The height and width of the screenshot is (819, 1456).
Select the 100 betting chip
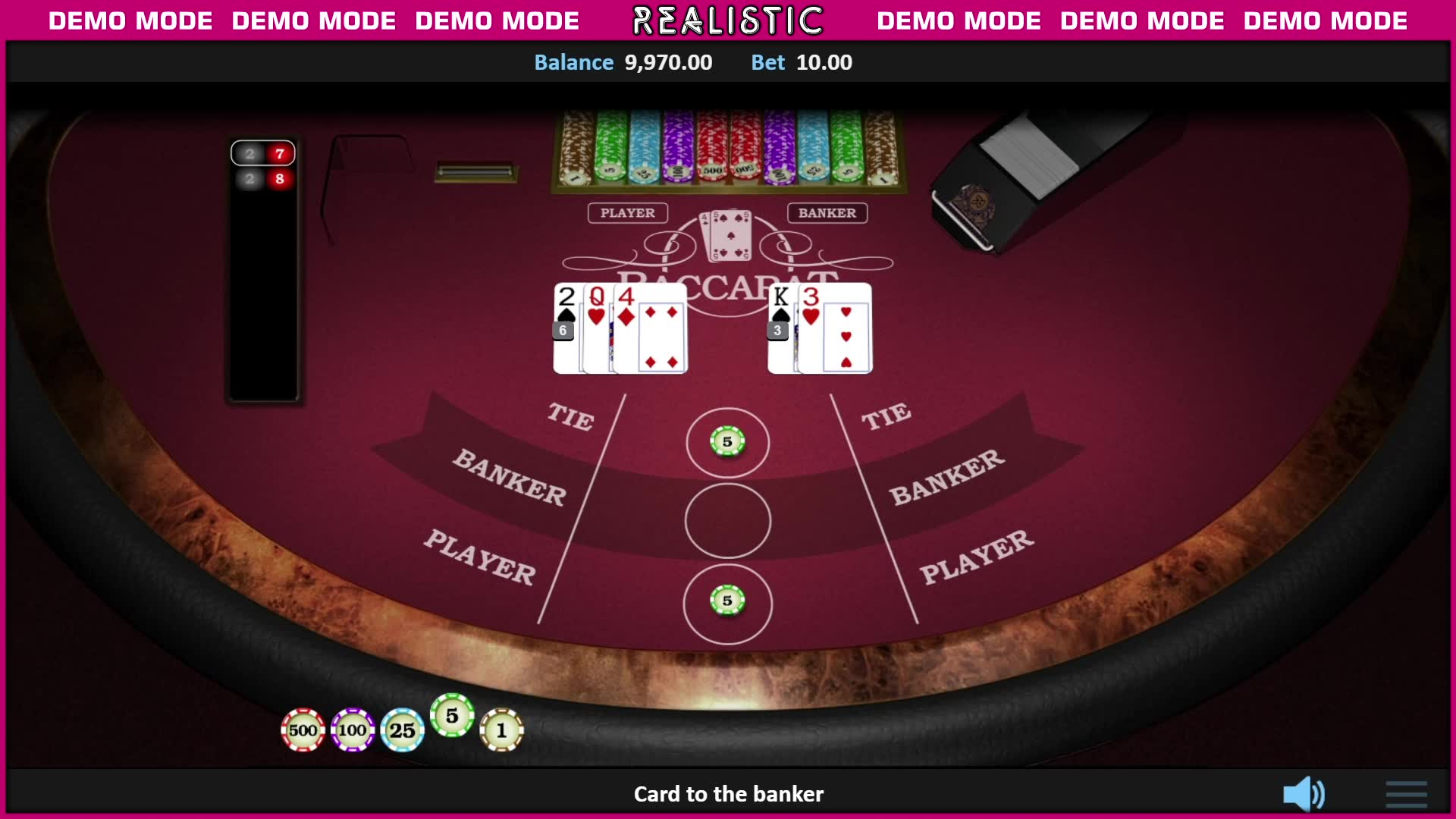tap(352, 730)
